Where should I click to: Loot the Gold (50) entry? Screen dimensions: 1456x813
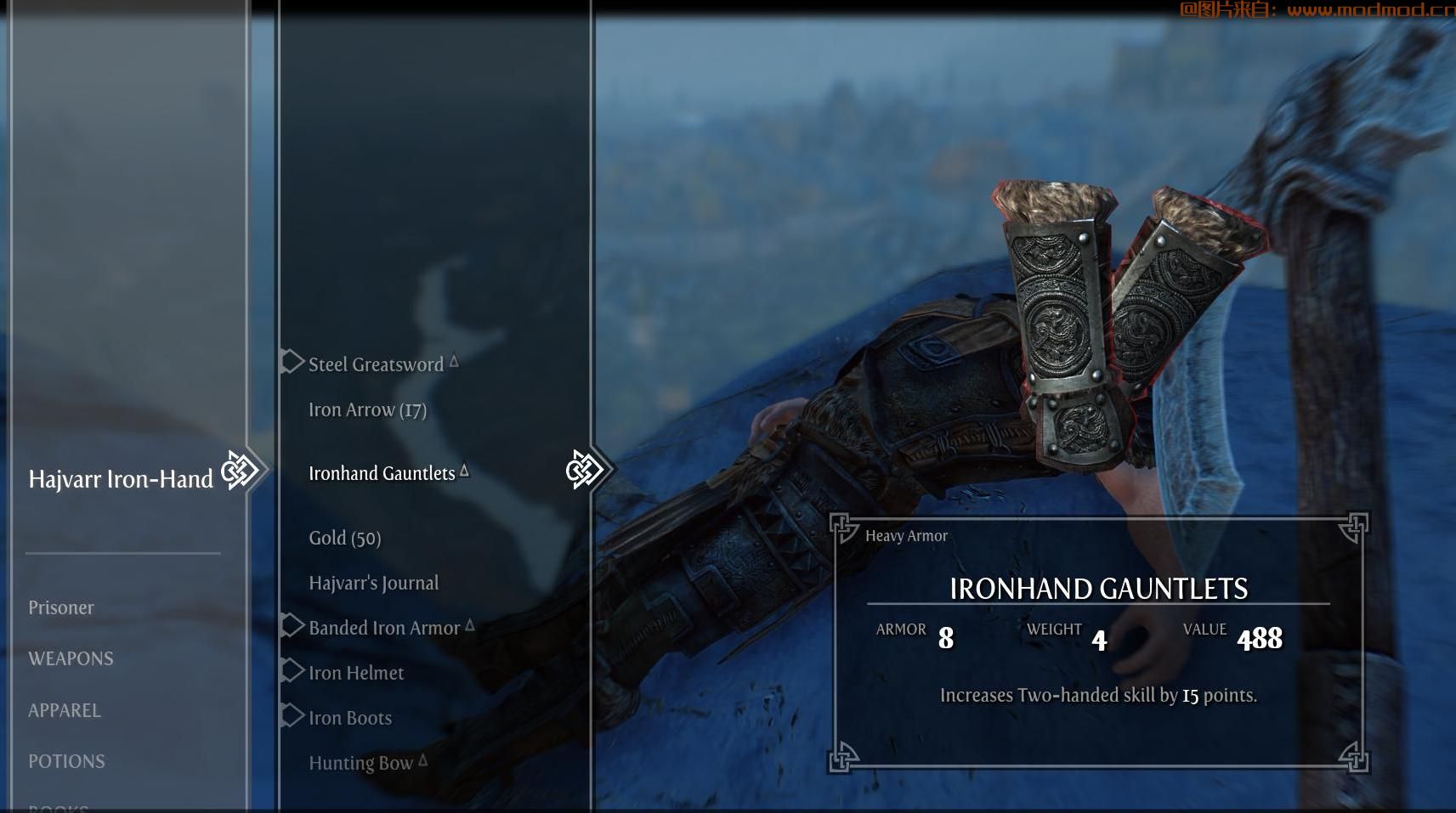[344, 538]
